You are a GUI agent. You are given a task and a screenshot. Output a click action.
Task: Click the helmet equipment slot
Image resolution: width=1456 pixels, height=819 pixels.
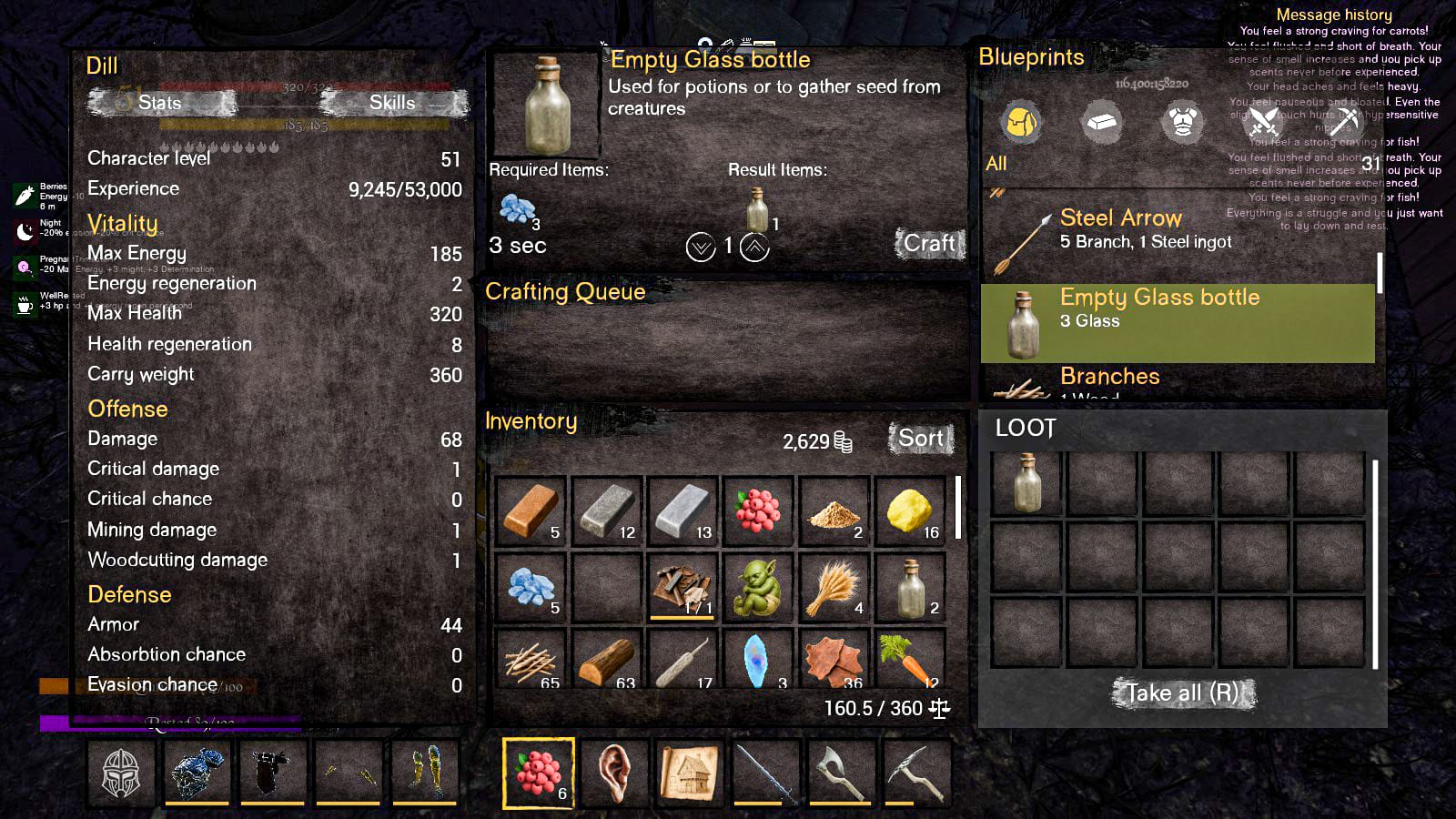point(121,773)
